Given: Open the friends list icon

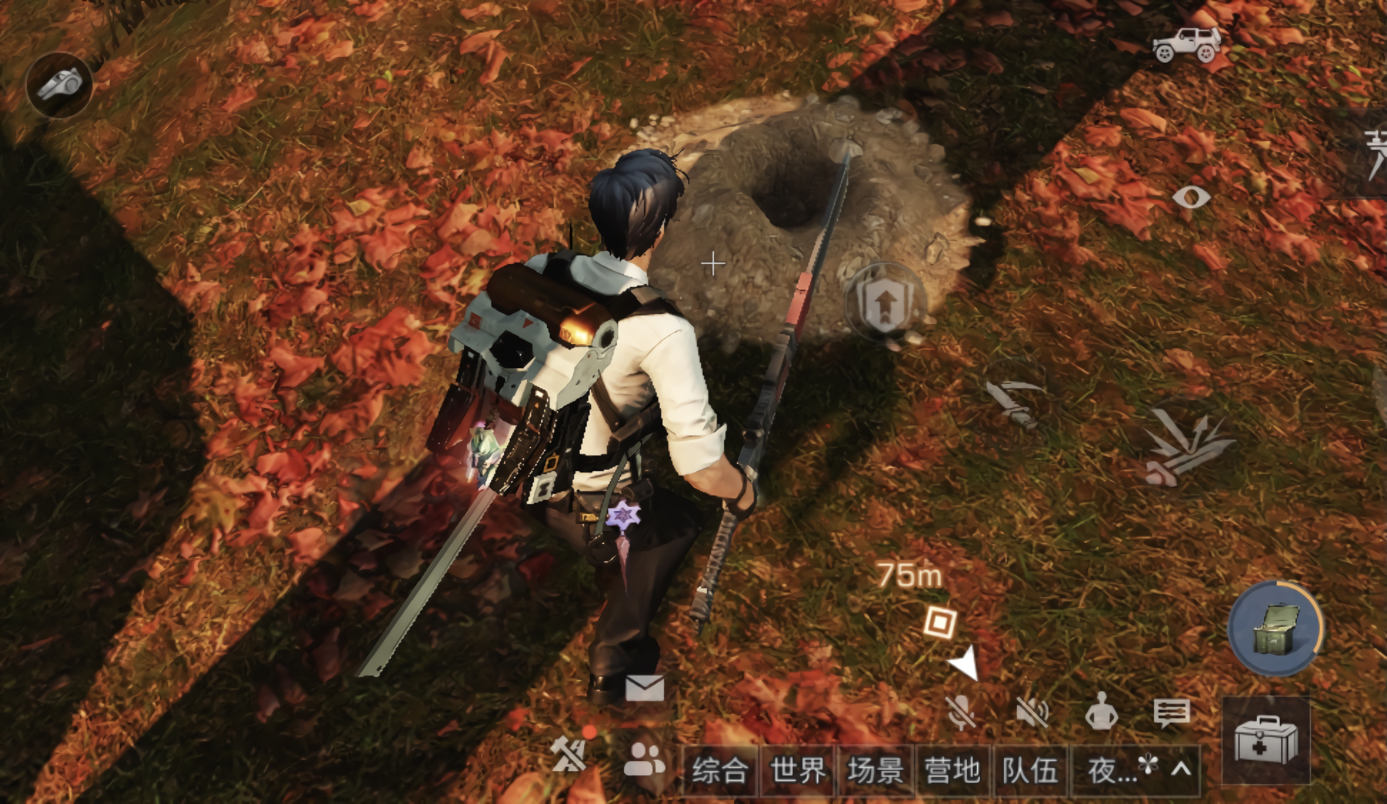Looking at the screenshot, I should tap(644, 762).
